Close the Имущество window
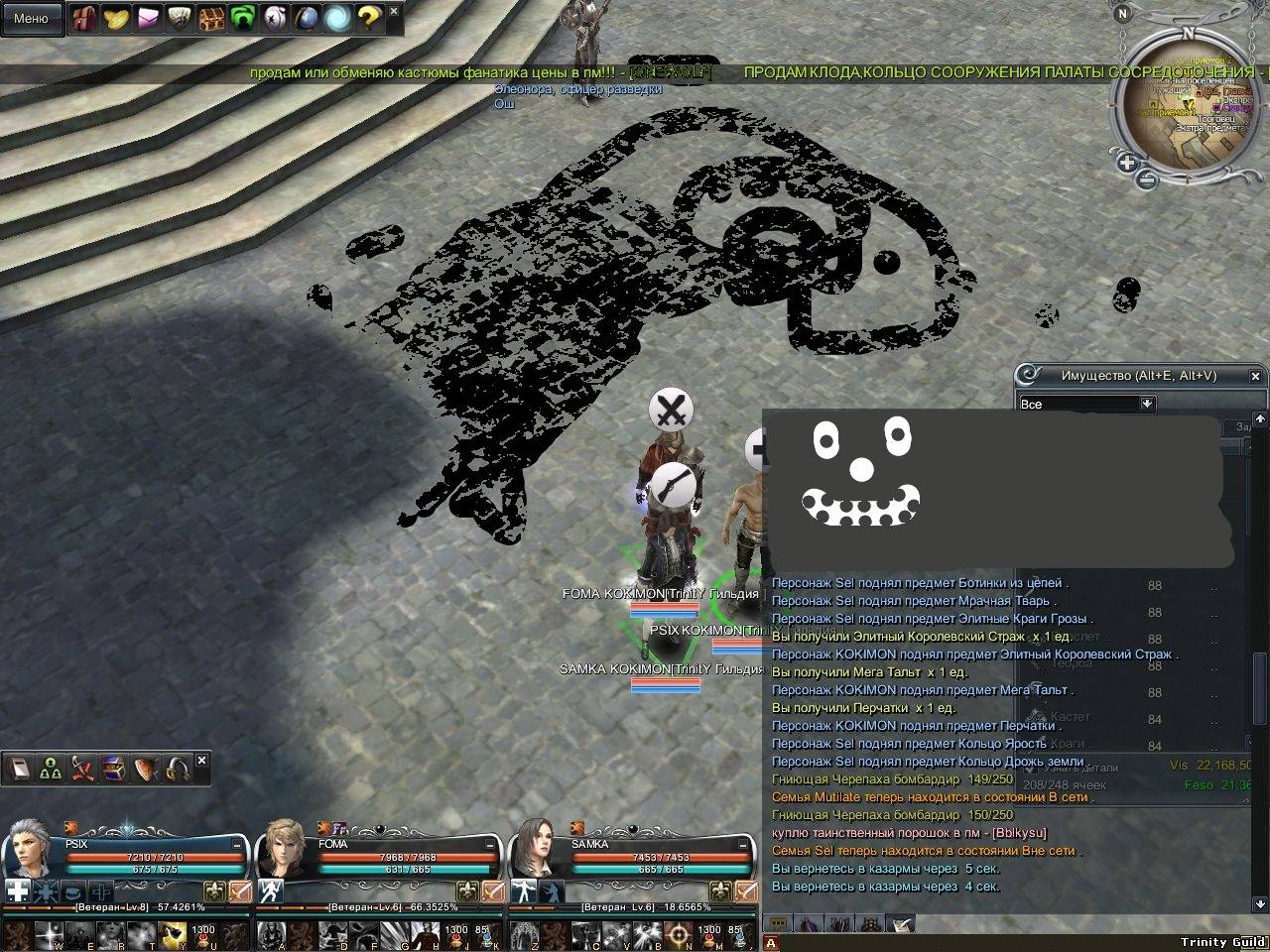This screenshot has height=952, width=1270. coord(1256,376)
